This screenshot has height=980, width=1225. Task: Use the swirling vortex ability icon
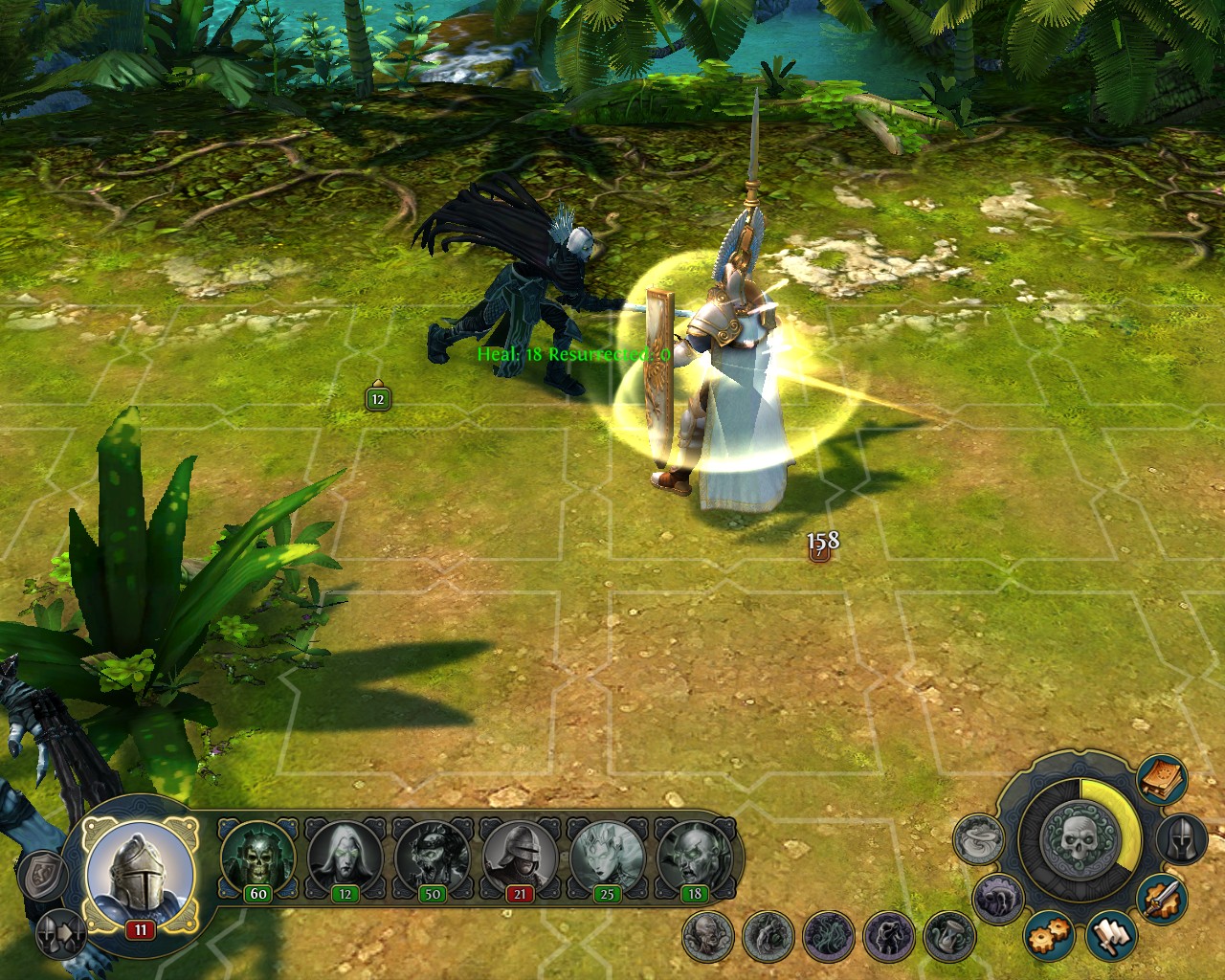pos(980,839)
